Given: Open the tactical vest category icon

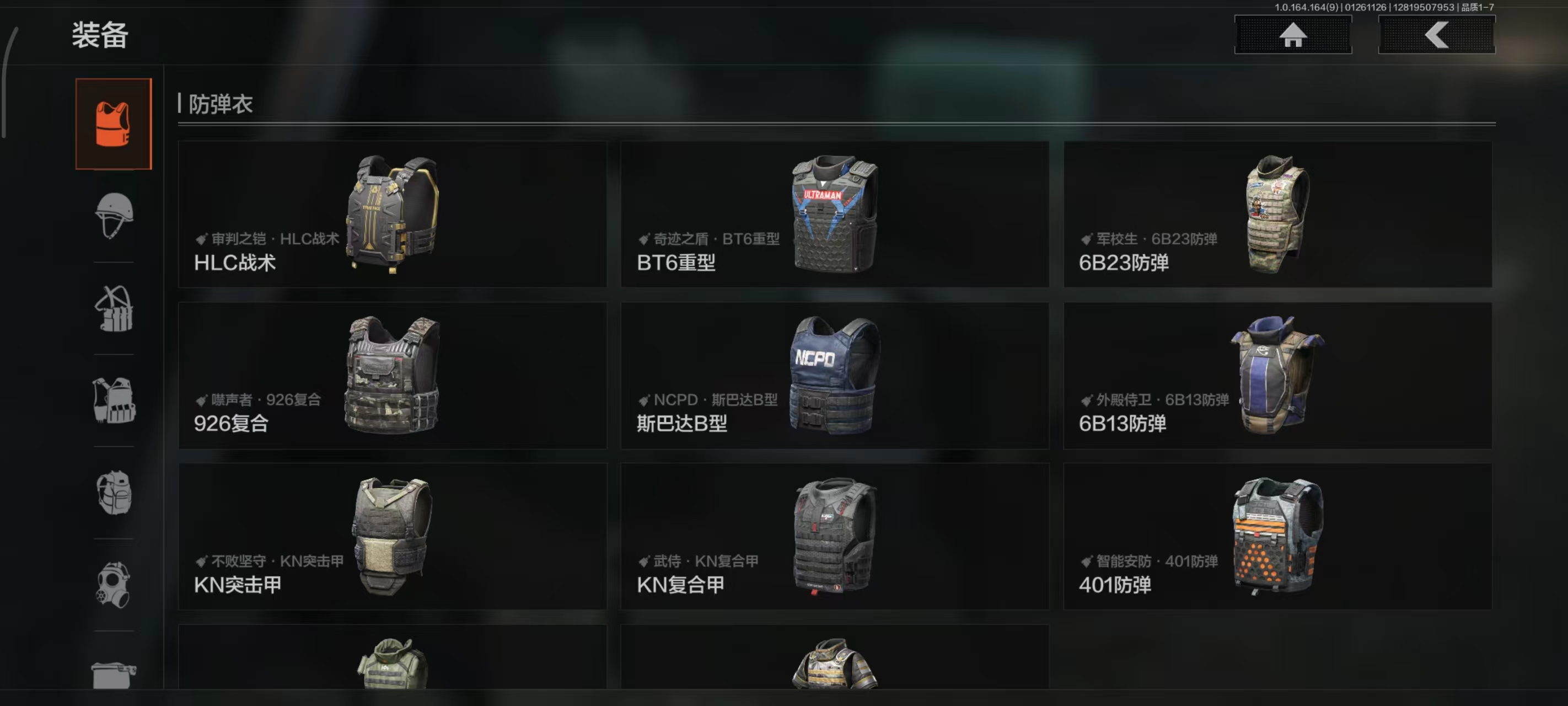Looking at the screenshot, I should pos(113,401).
